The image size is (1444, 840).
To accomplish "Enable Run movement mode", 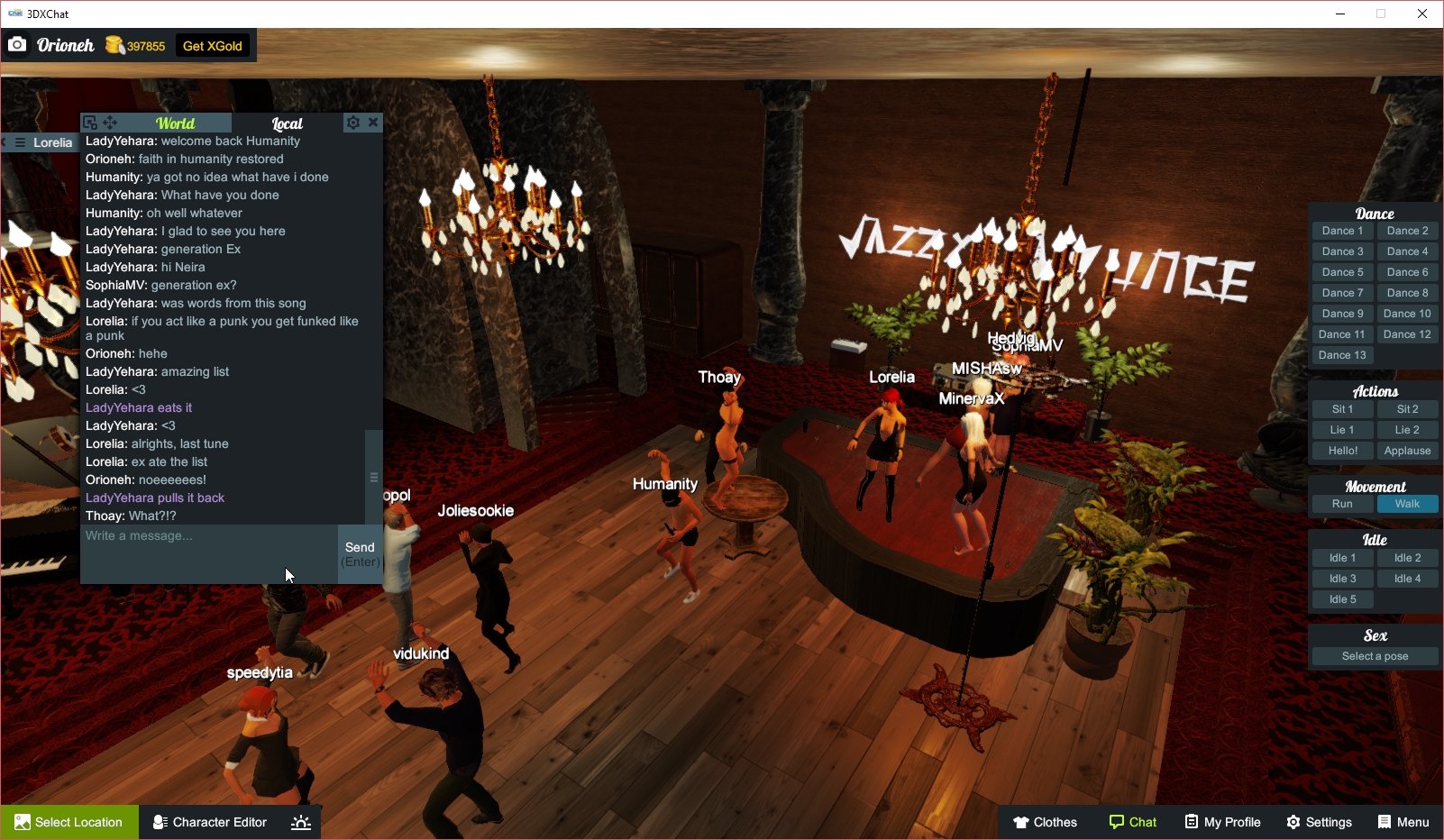I will (x=1341, y=504).
